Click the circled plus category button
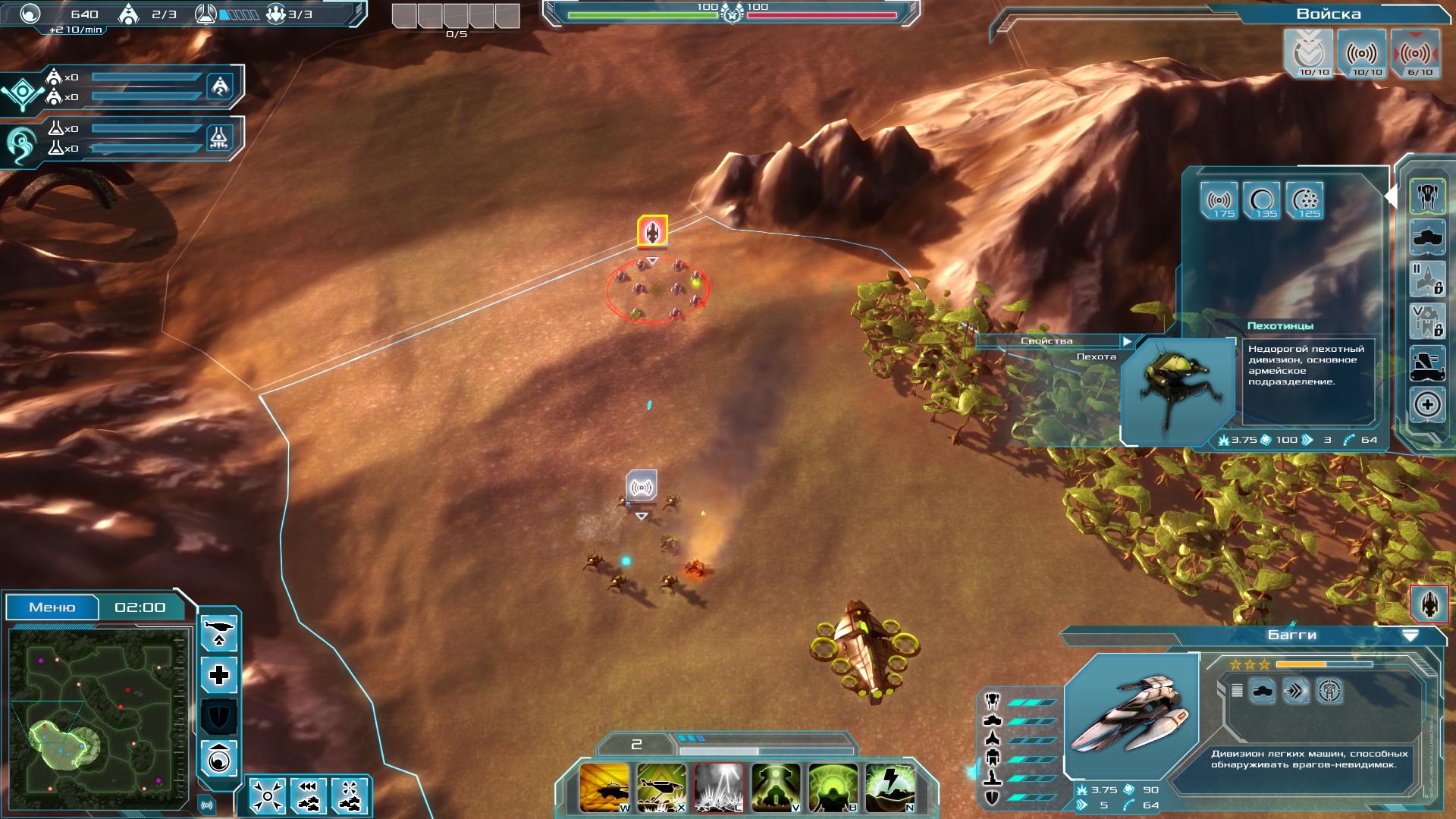The image size is (1456, 819). coord(1427,404)
